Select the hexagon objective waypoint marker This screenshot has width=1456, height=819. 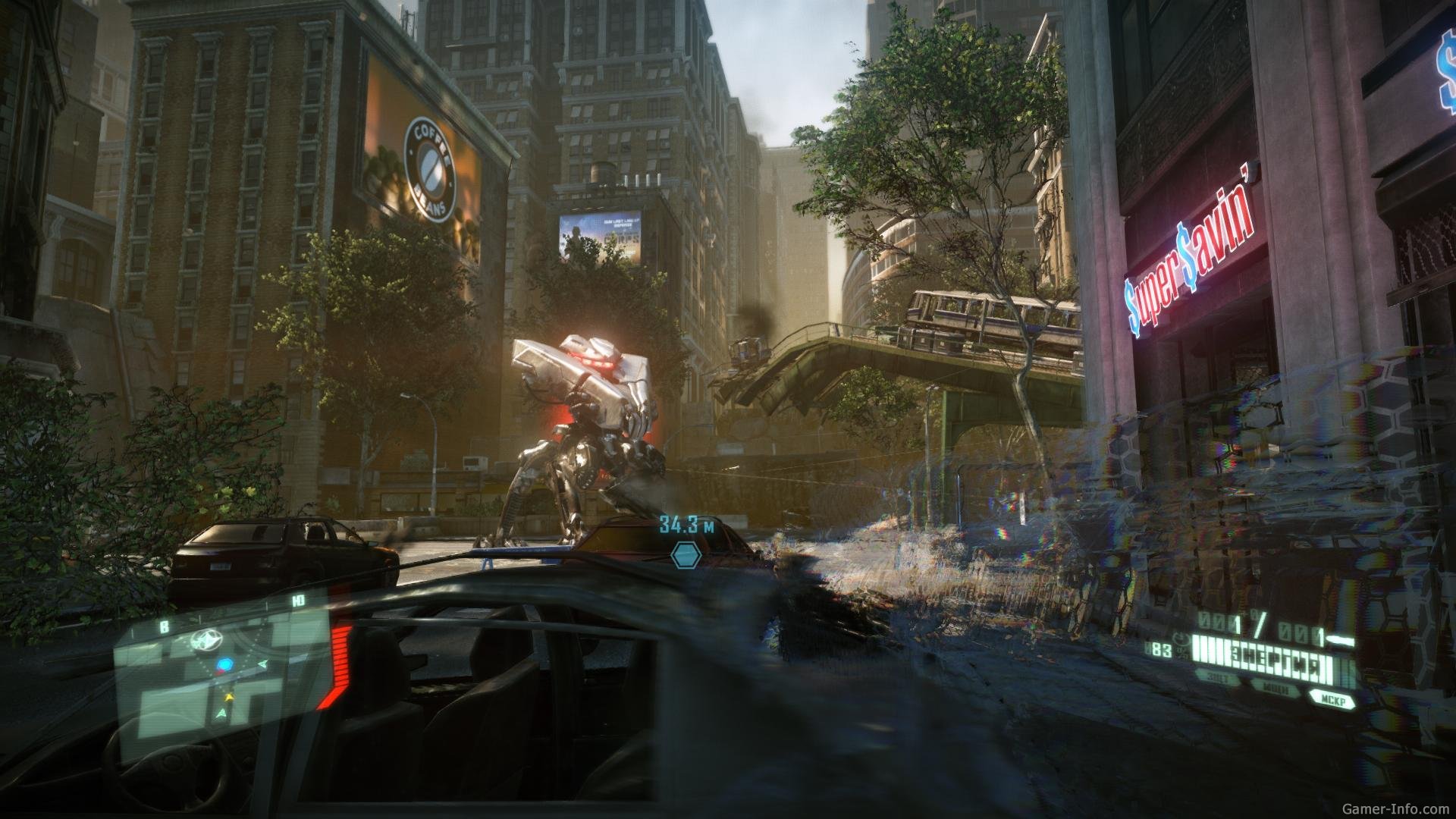685,554
